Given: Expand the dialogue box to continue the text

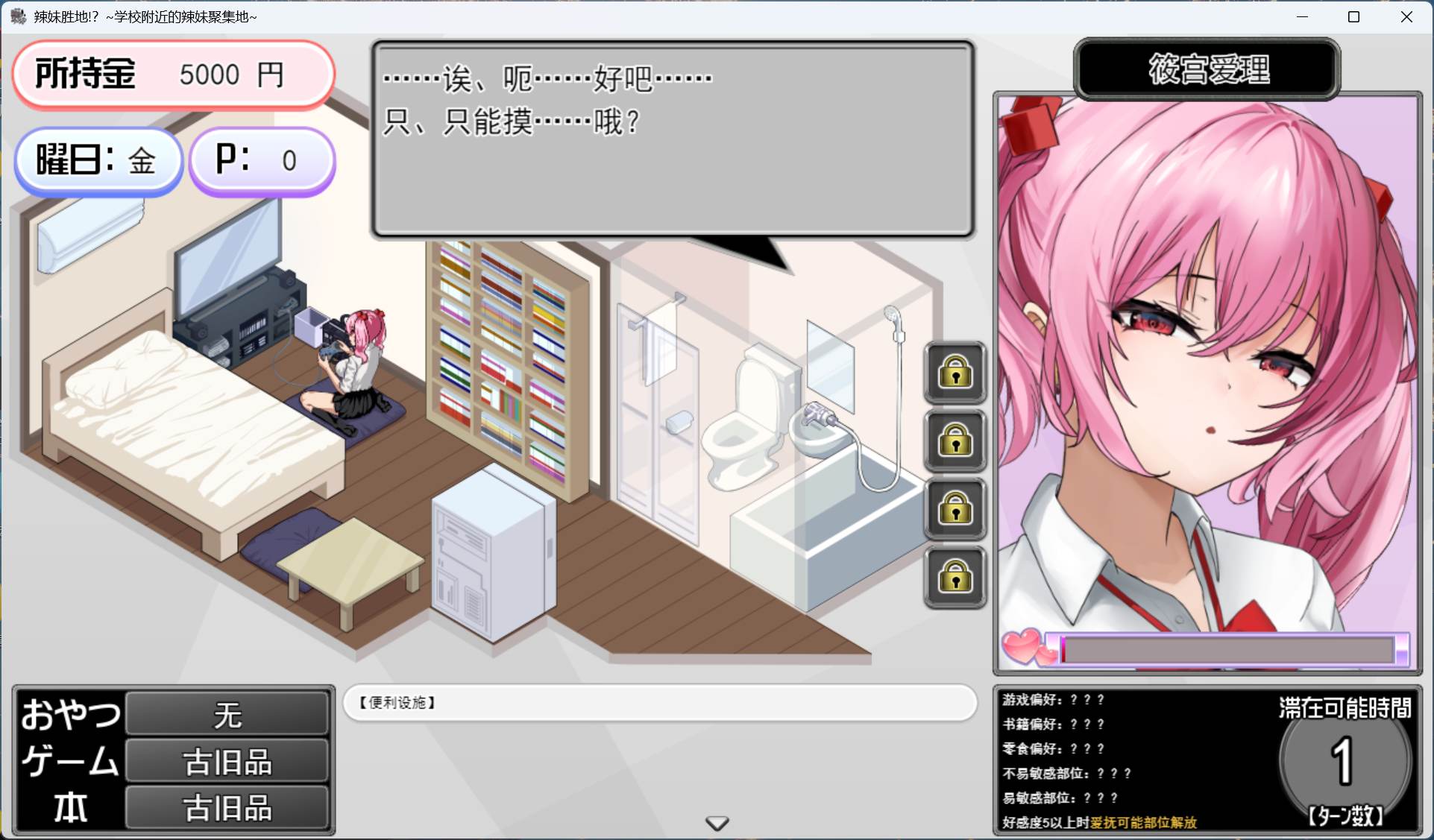Looking at the screenshot, I should click(x=671, y=142).
